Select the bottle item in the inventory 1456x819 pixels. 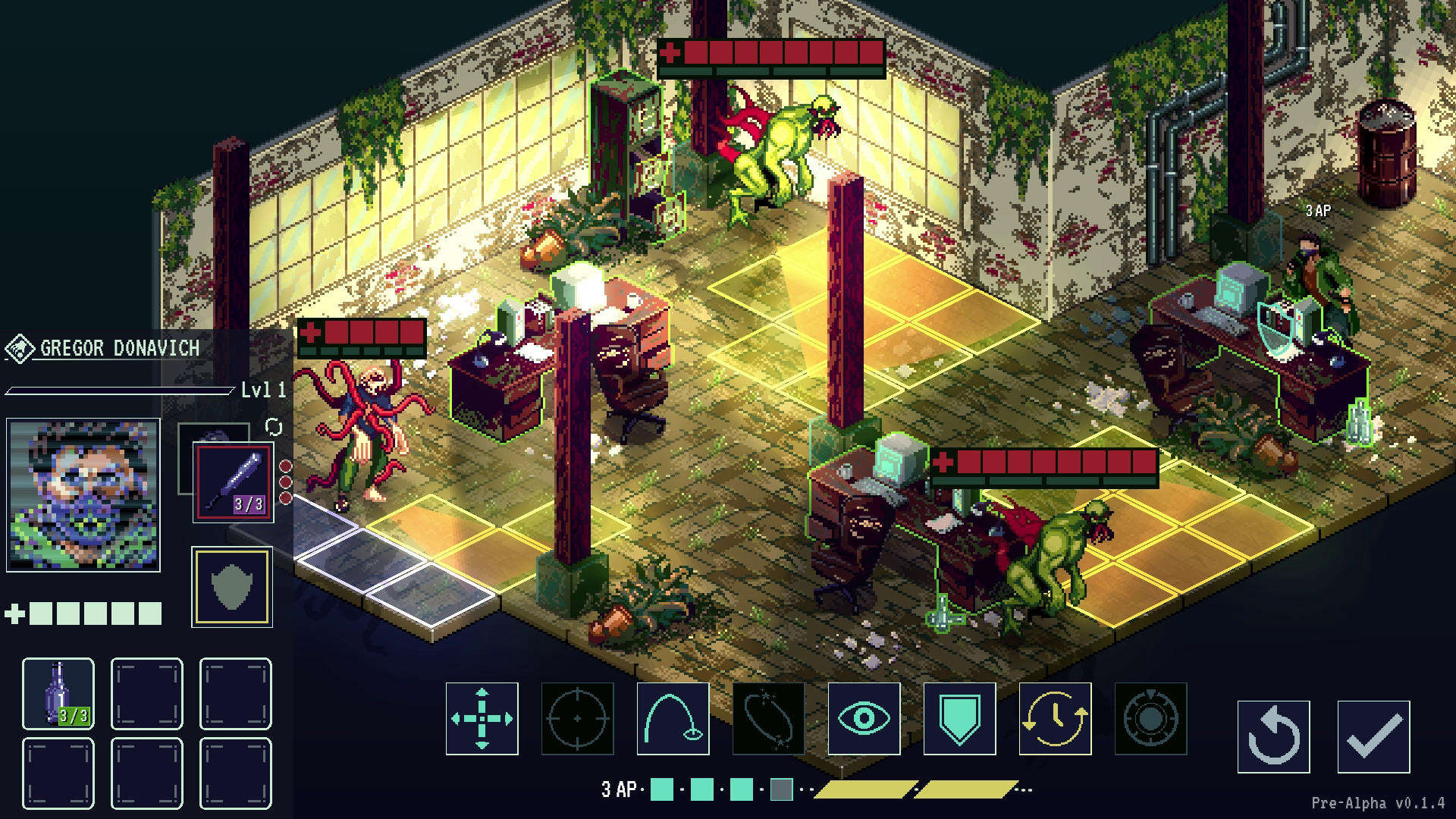tap(58, 693)
